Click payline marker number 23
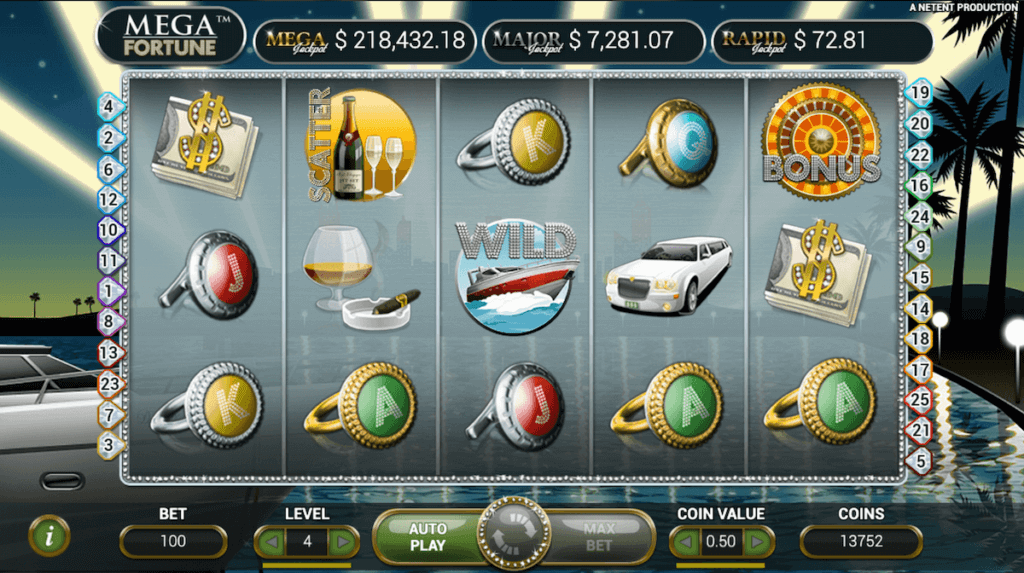 click(109, 383)
